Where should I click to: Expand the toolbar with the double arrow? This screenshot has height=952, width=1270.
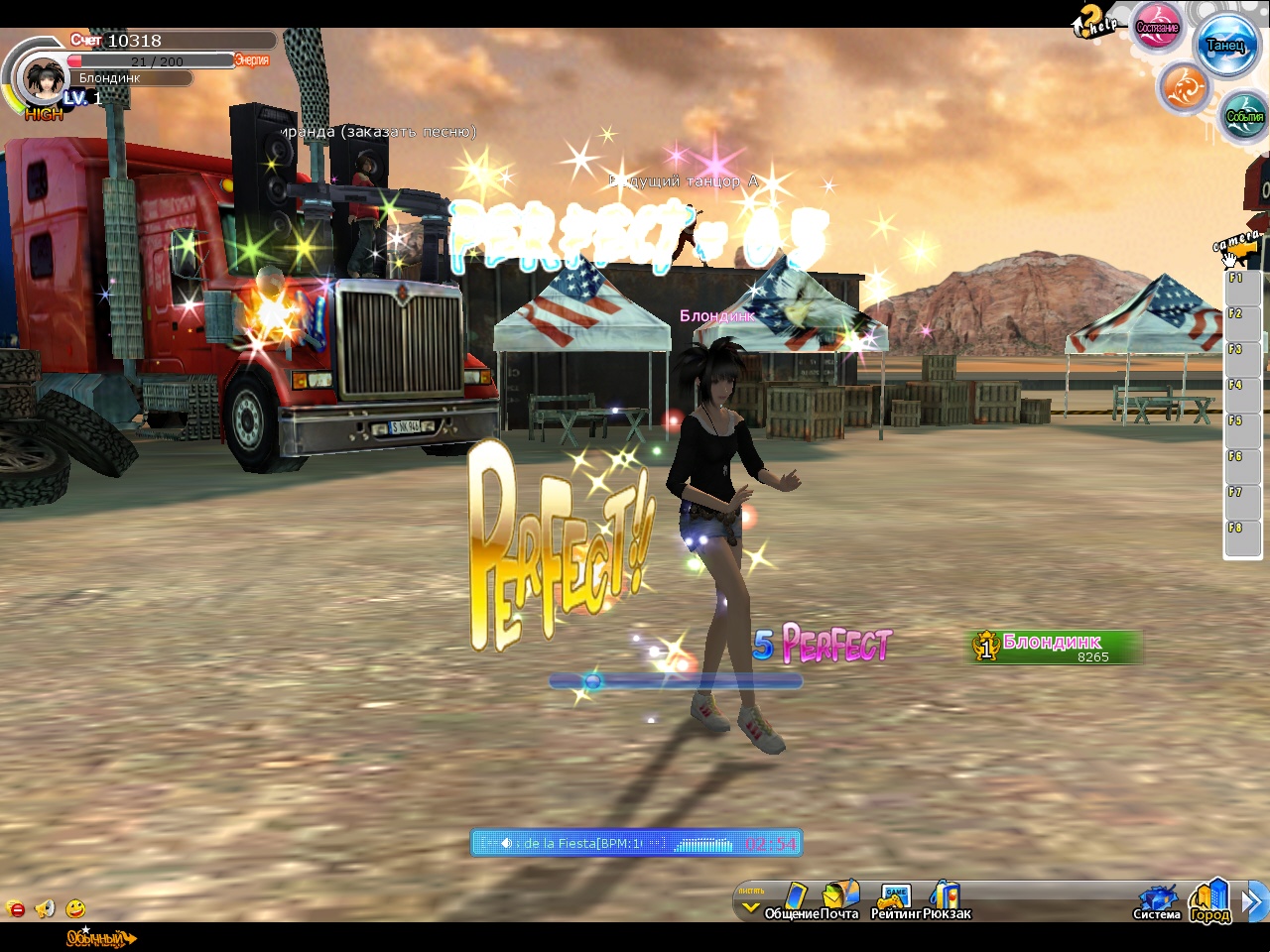click(1255, 901)
